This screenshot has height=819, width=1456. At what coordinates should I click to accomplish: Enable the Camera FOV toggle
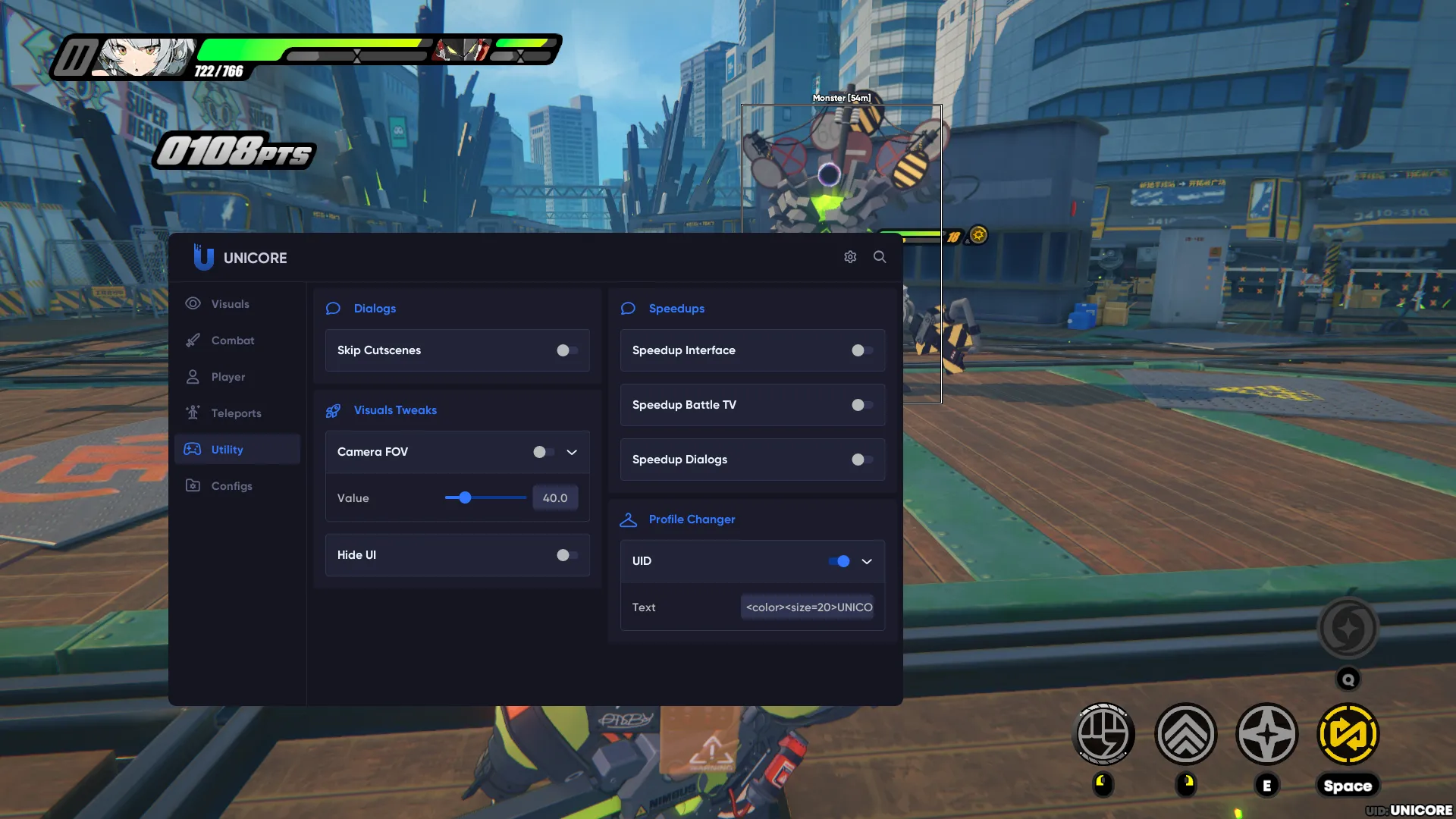coord(543,452)
